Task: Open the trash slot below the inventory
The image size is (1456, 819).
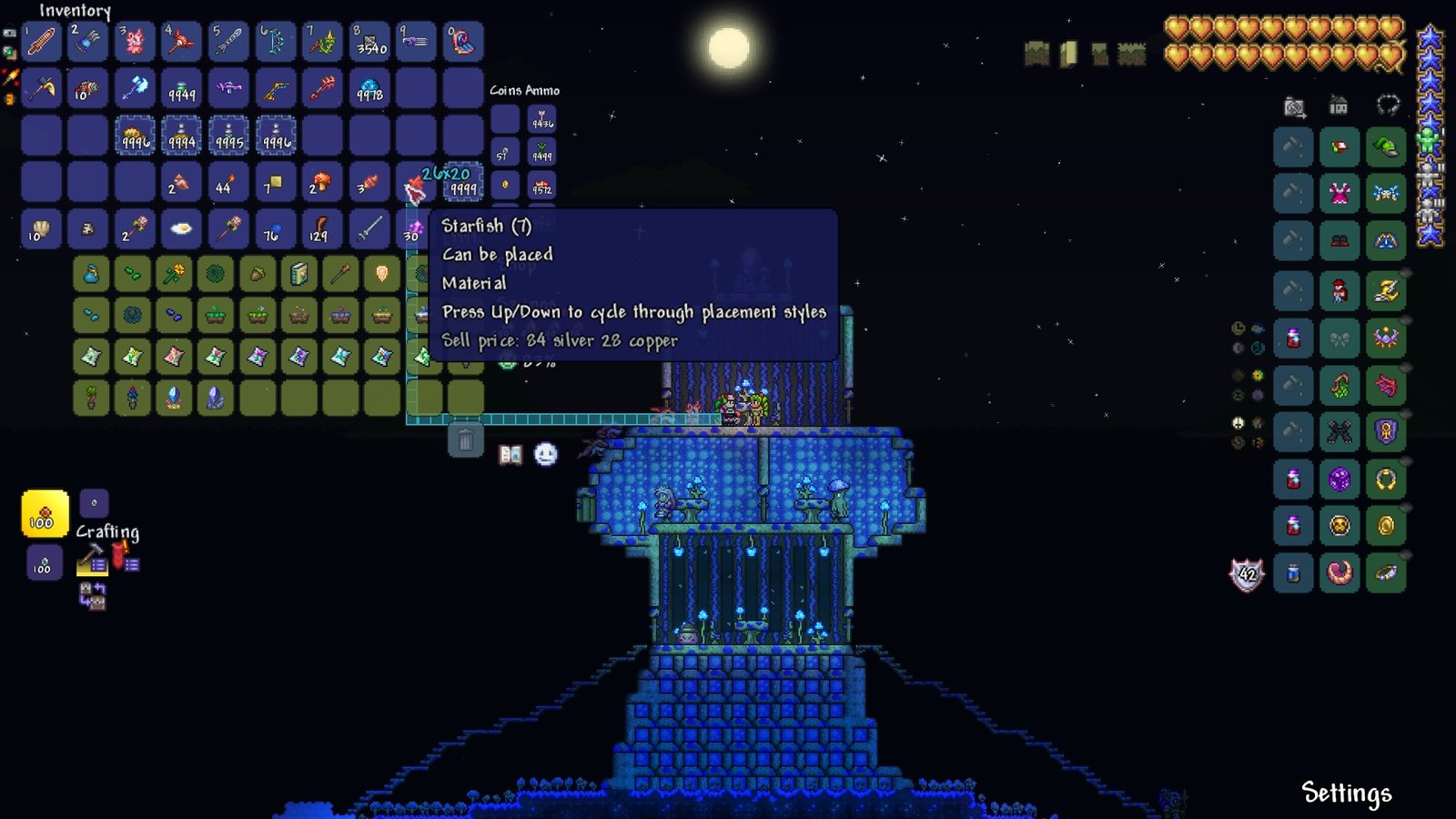Action: click(x=466, y=440)
